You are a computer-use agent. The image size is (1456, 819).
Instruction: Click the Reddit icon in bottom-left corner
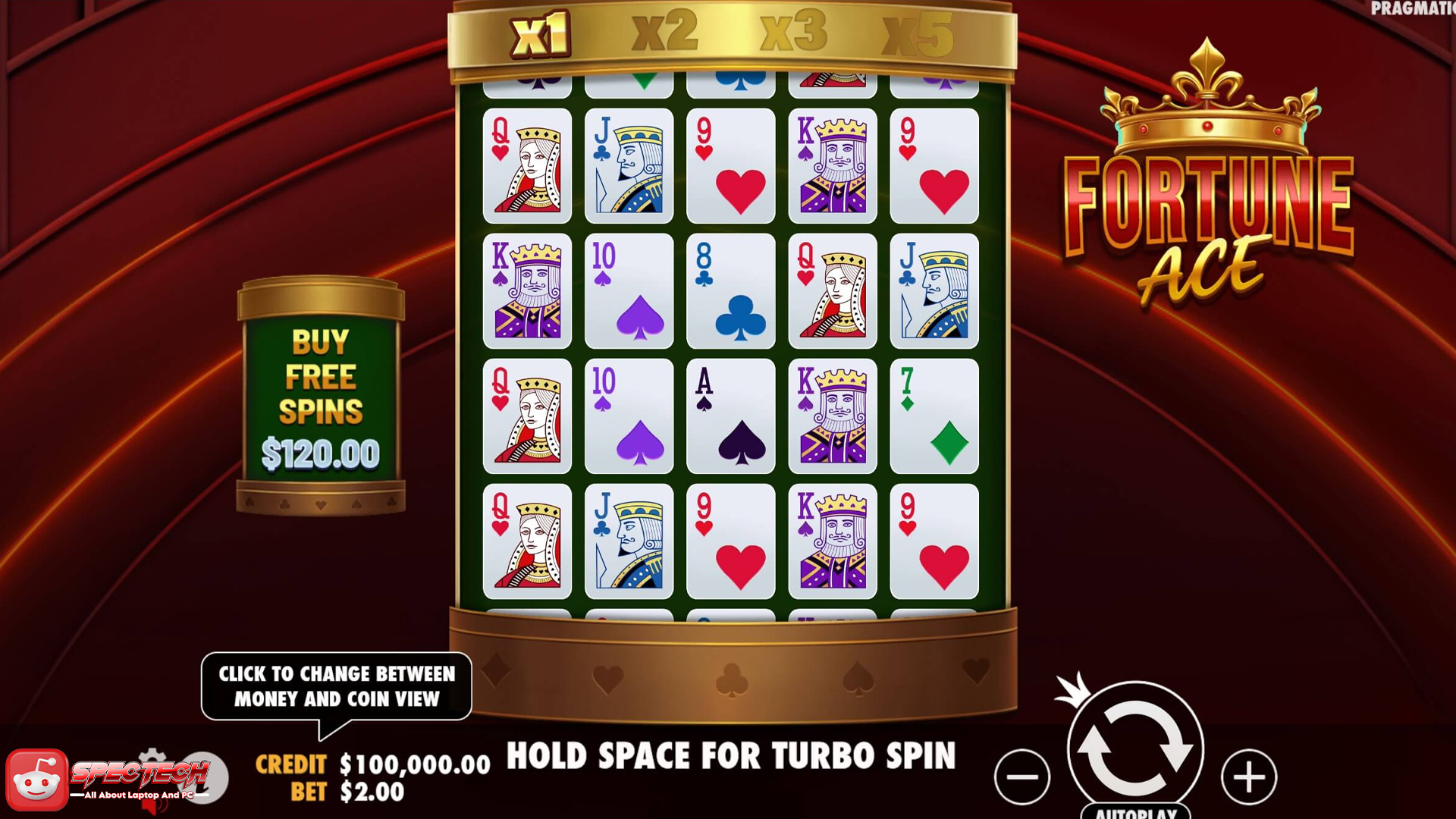38,779
